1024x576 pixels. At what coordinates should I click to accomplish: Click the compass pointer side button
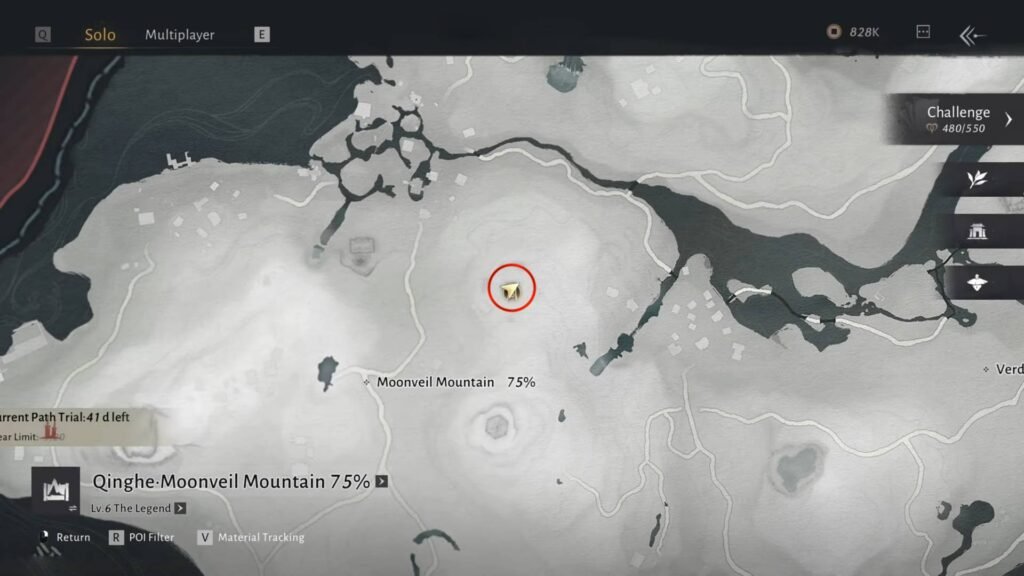[977, 283]
